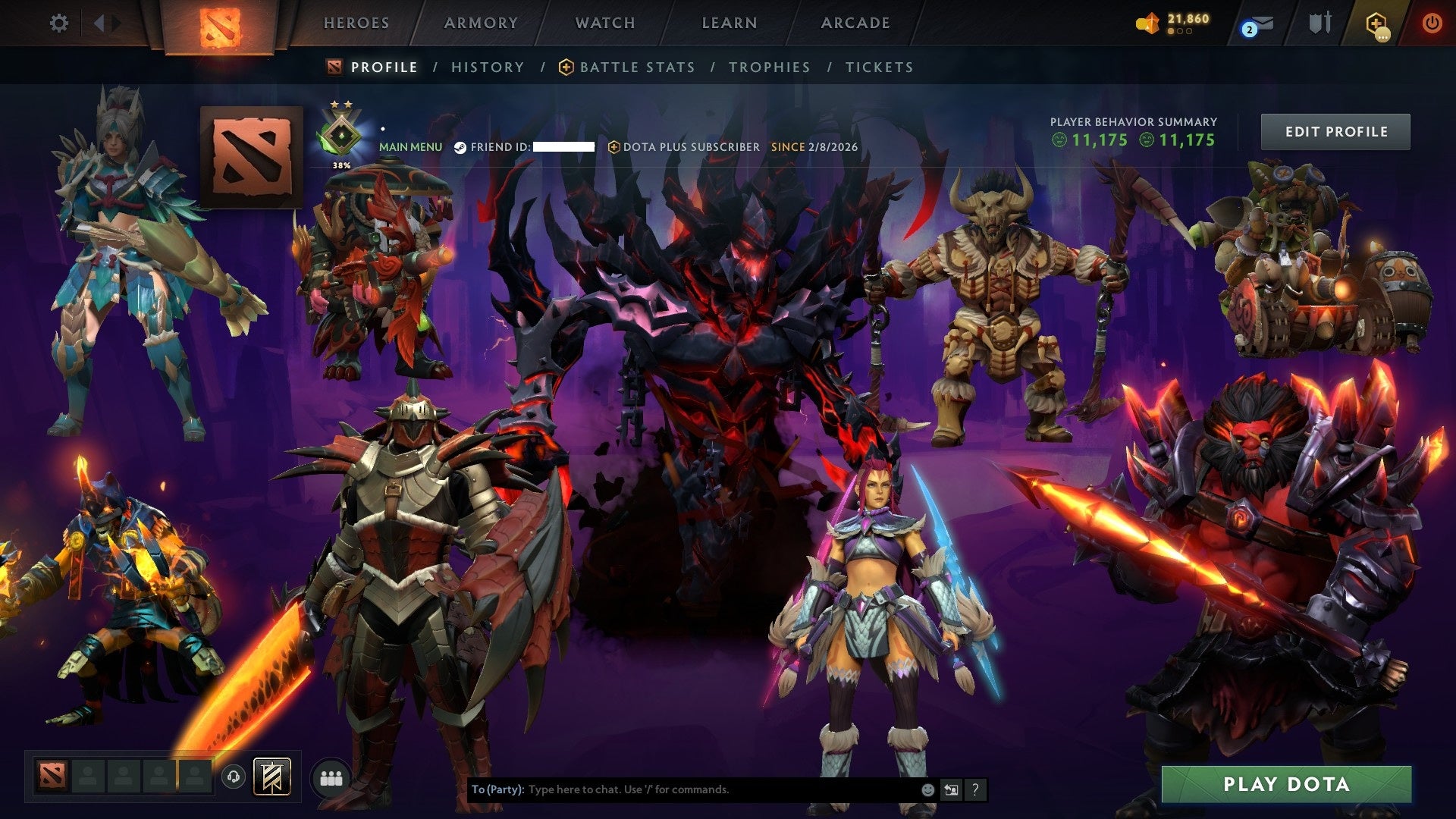Click the EDIT PROFILE button
The image size is (1456, 819).
point(1335,130)
